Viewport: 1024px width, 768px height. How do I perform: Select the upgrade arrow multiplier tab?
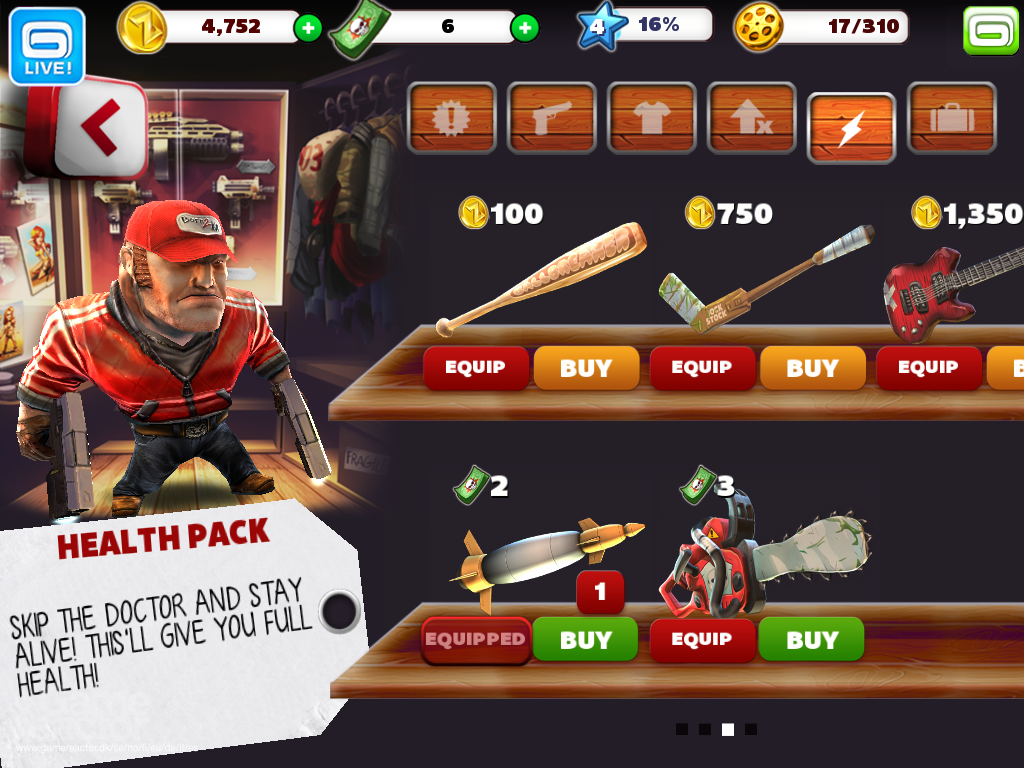pyautogui.click(x=752, y=118)
